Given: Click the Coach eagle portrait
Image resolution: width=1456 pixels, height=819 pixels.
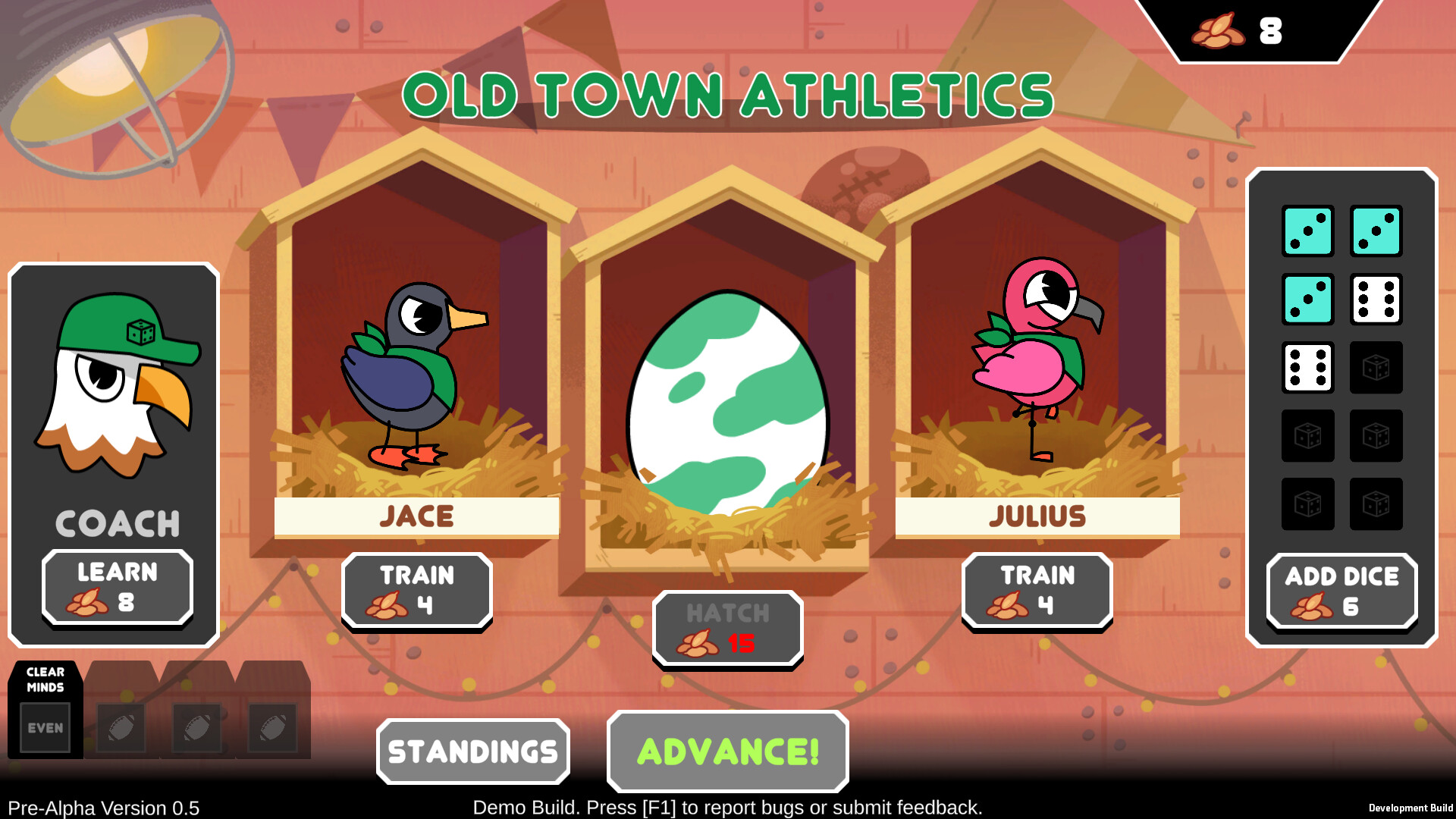Looking at the screenshot, I should 114,387.
